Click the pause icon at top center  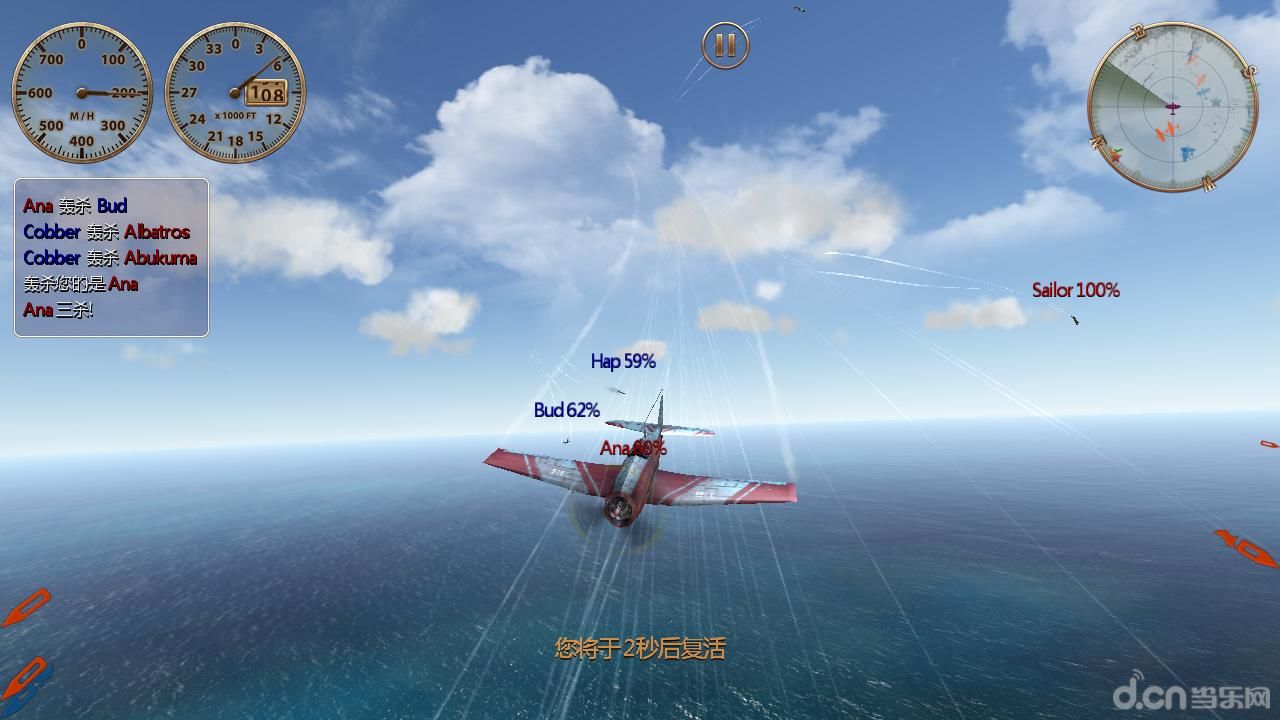[x=728, y=44]
